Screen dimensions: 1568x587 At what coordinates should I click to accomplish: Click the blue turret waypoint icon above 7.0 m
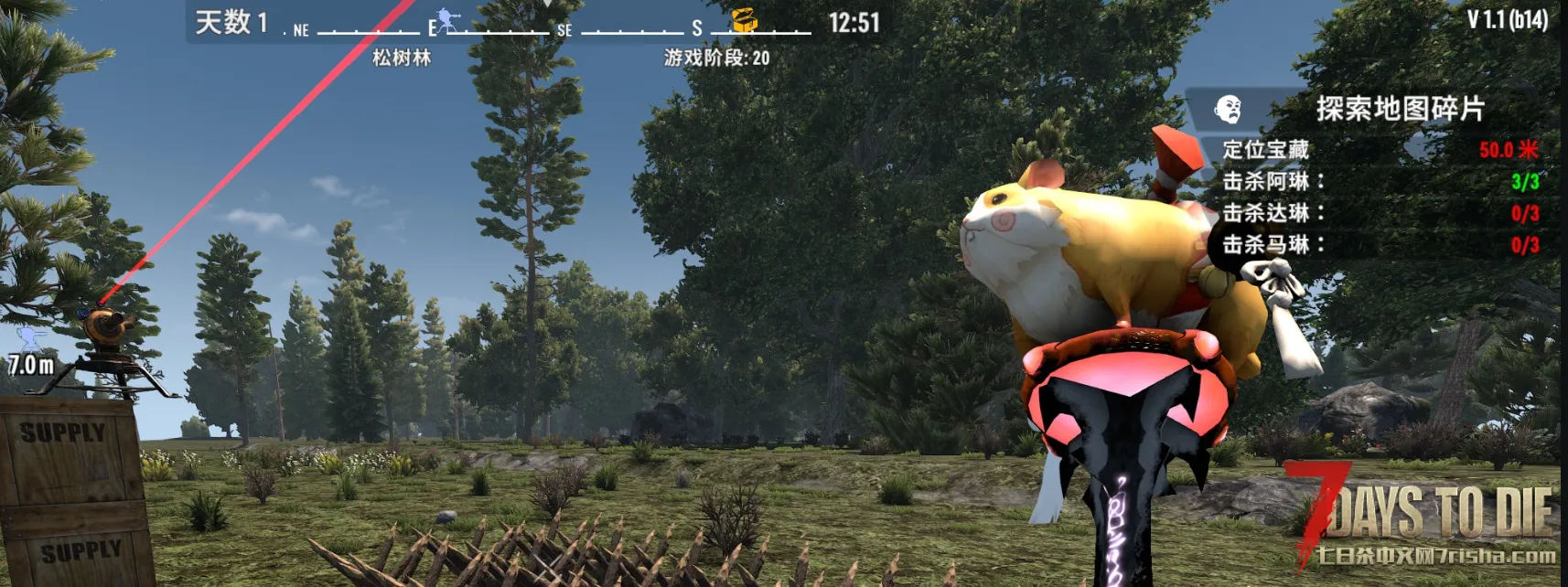pos(30,339)
